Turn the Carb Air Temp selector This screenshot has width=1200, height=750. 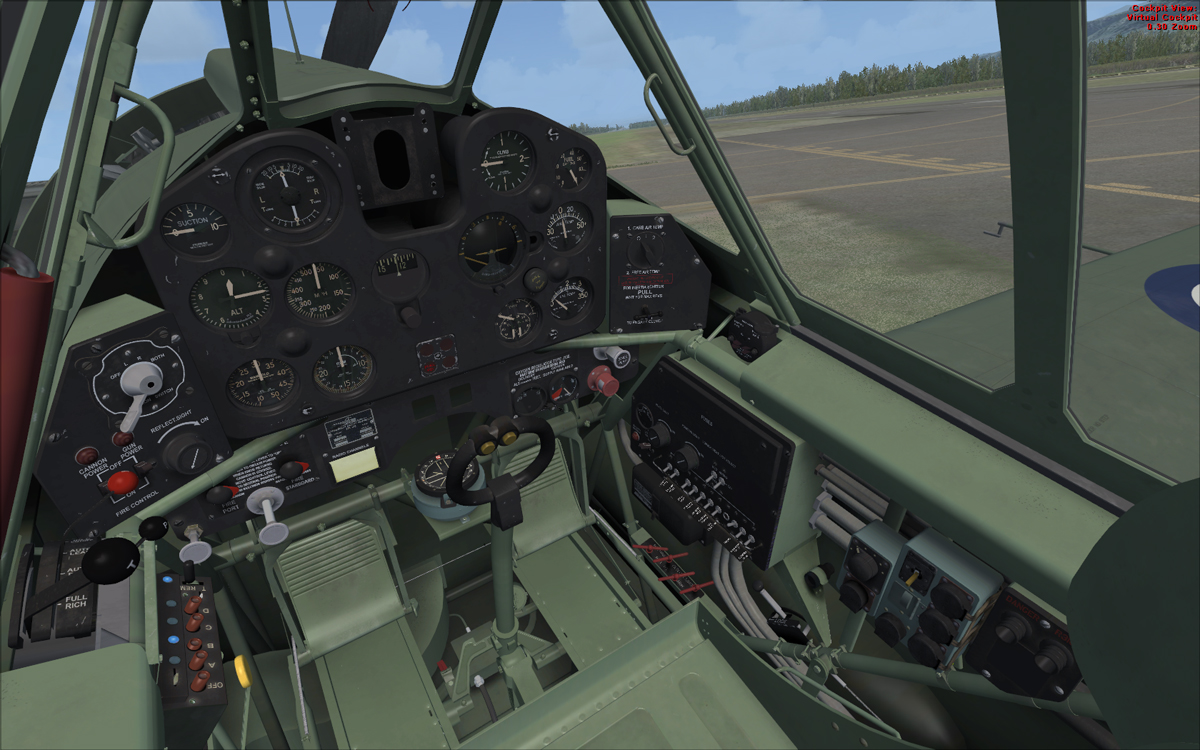[644, 254]
